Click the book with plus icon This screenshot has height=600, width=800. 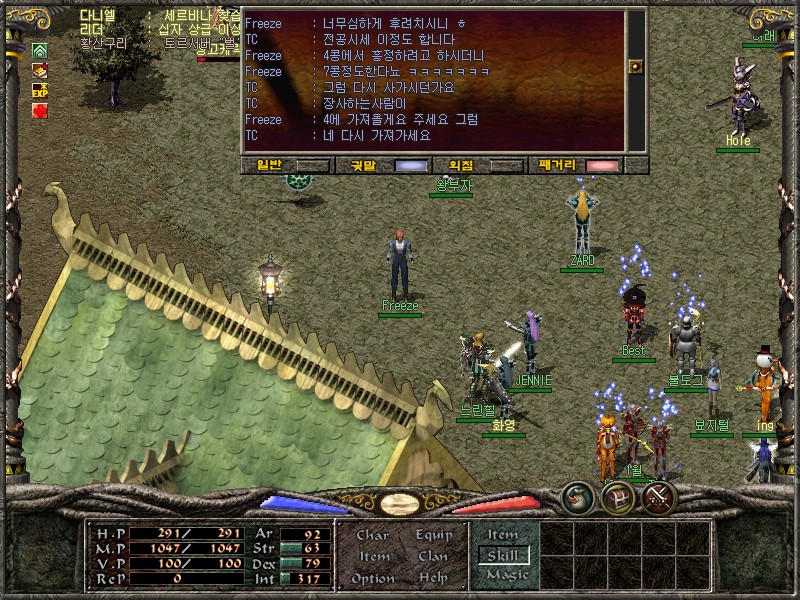[40, 70]
